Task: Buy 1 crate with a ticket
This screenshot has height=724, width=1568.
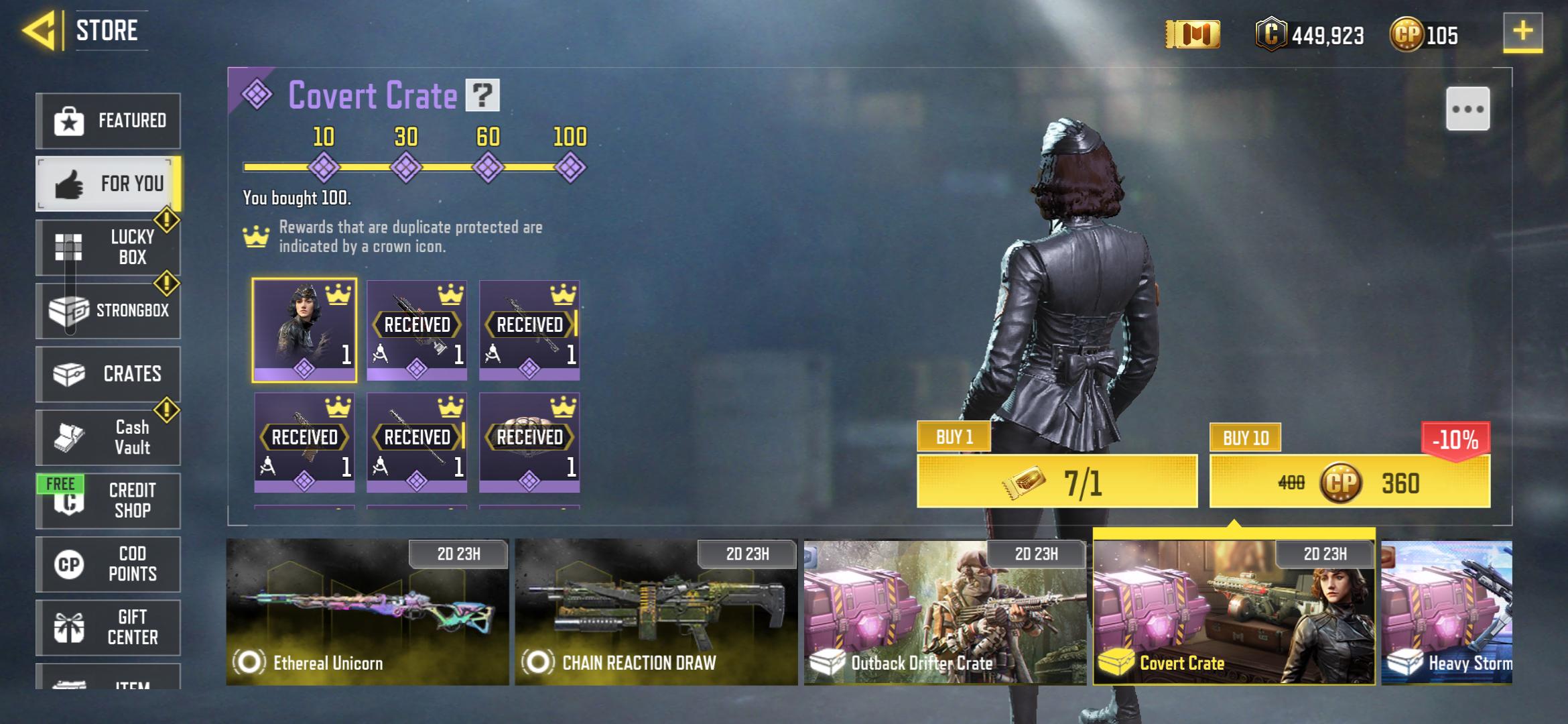Action: (1057, 481)
